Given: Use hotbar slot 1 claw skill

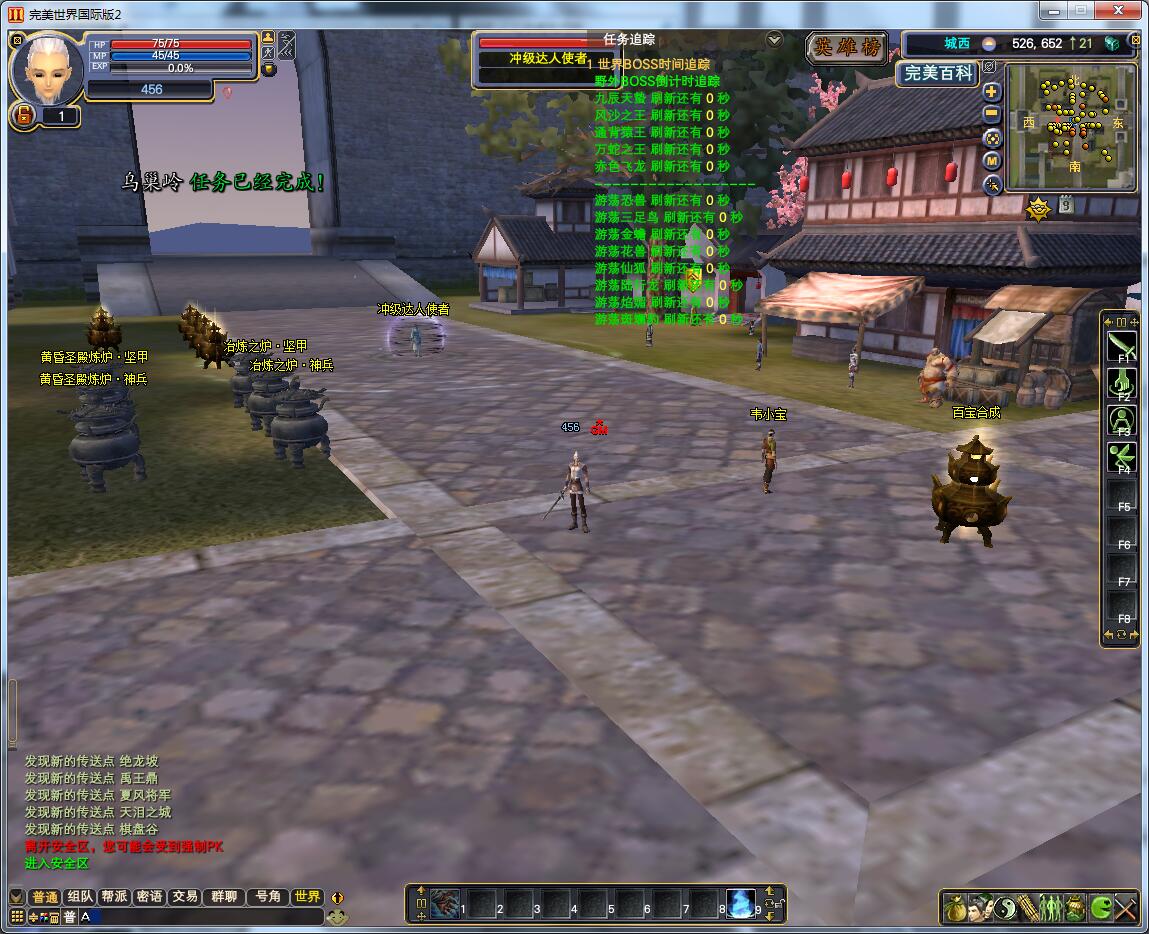Looking at the screenshot, I should click(445, 903).
